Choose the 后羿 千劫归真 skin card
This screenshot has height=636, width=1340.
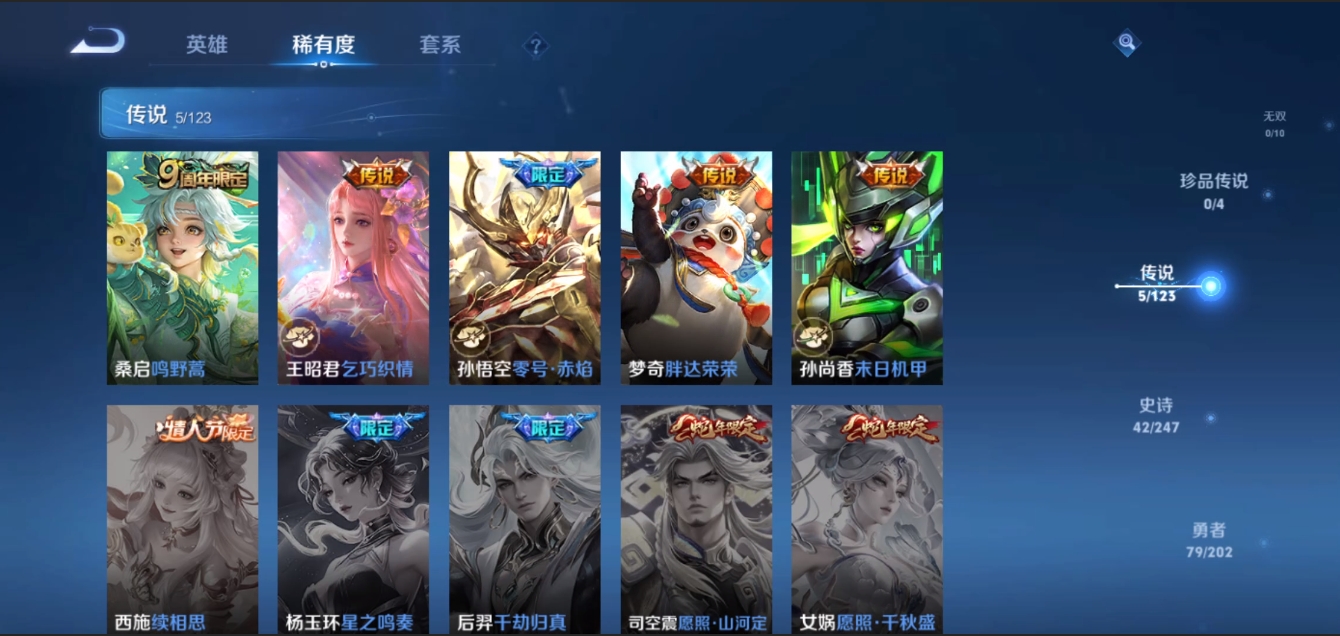[524, 519]
